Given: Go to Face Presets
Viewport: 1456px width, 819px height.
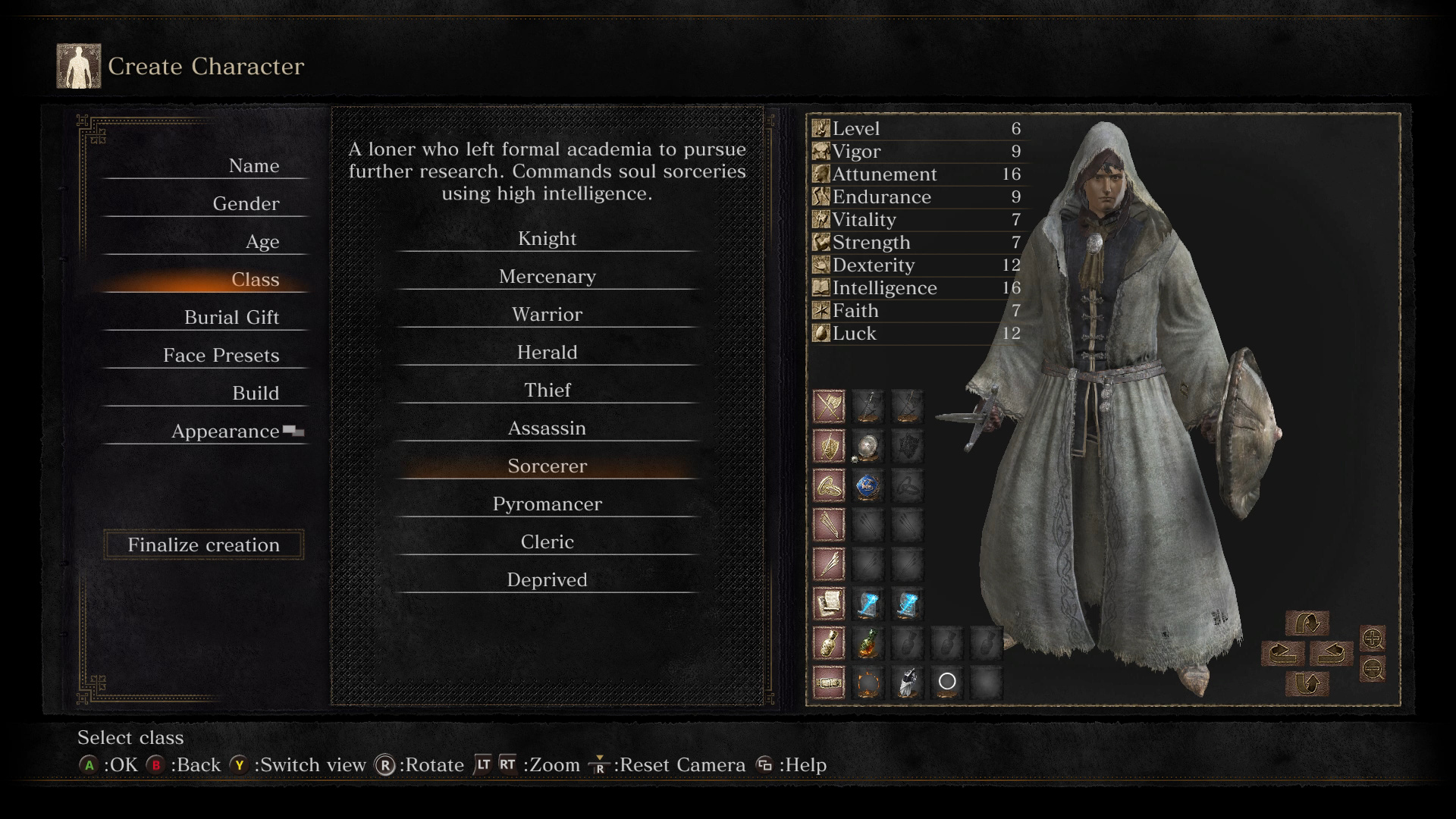Looking at the screenshot, I should (221, 356).
